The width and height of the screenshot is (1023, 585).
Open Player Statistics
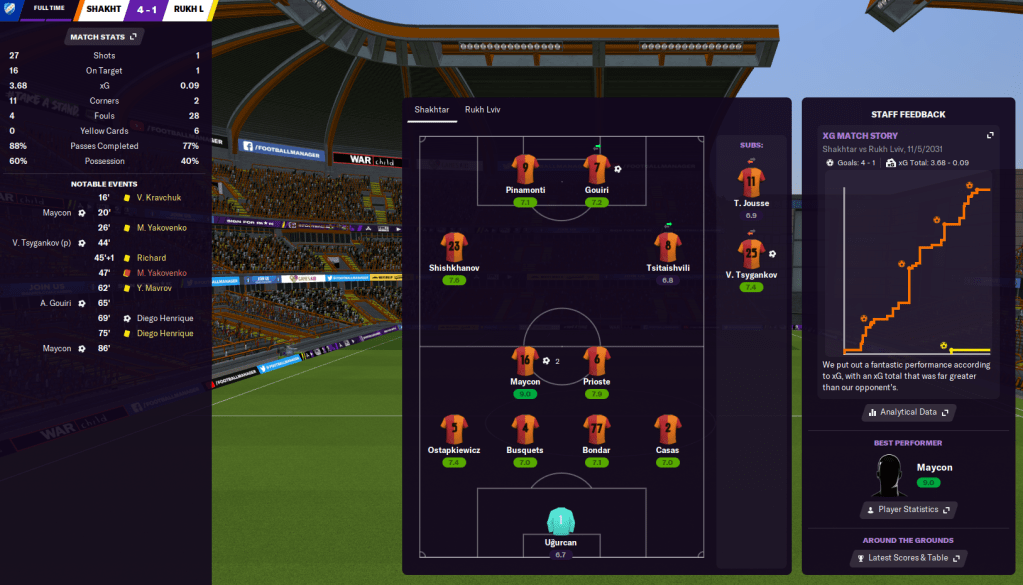(907, 510)
